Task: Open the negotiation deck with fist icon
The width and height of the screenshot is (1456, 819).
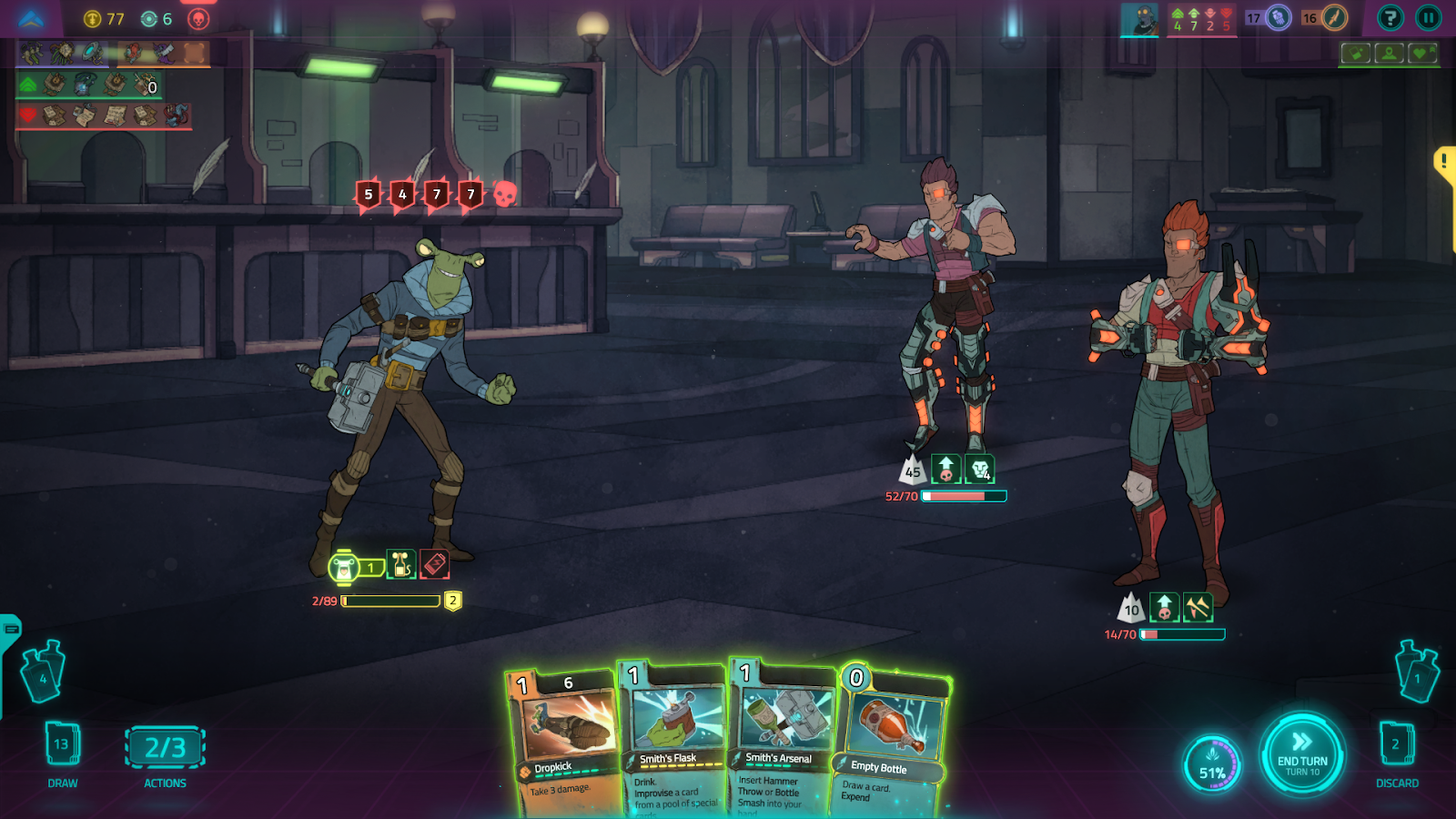Action: [1279, 17]
